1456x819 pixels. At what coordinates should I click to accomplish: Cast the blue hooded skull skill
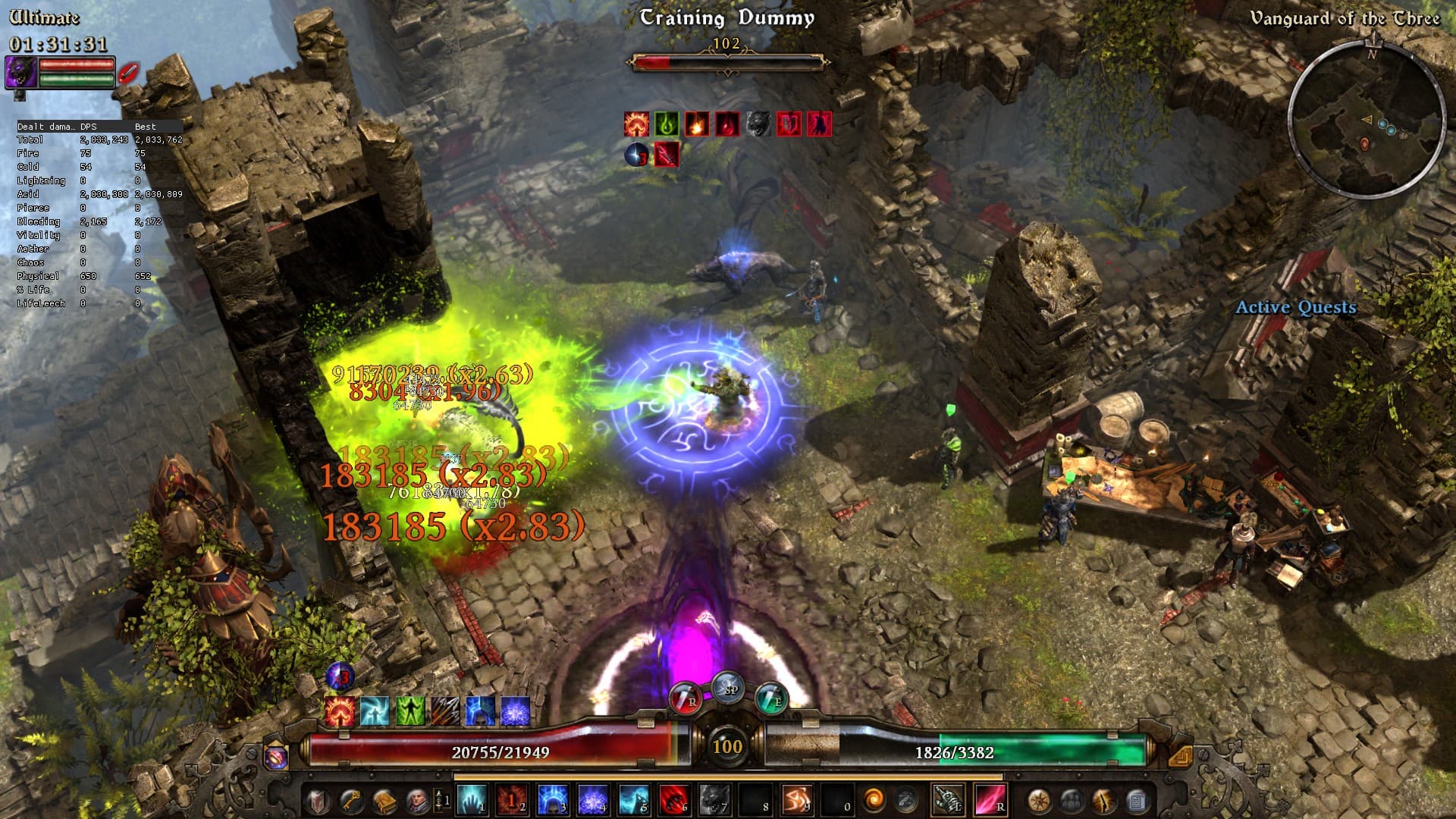click(x=552, y=800)
